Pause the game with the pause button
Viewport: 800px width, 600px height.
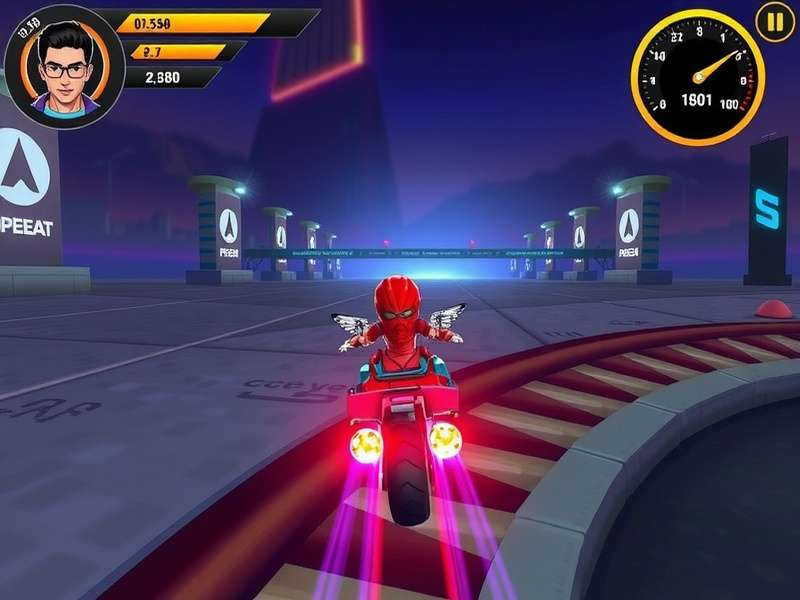click(774, 21)
